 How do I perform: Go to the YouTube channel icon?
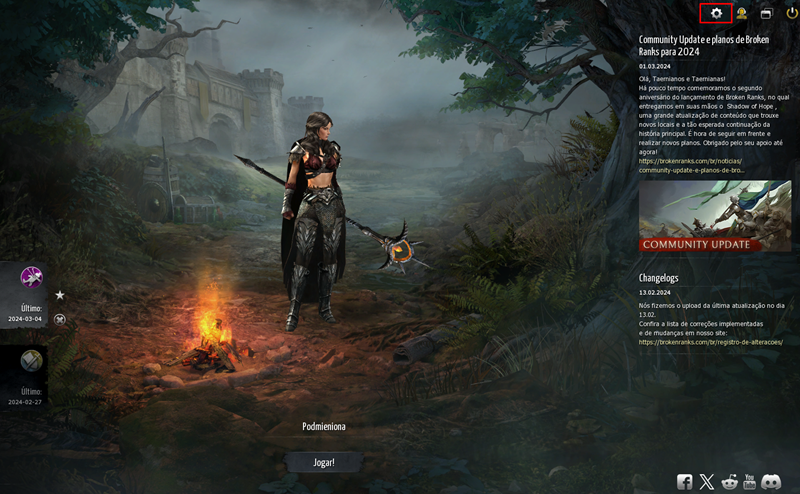749,482
